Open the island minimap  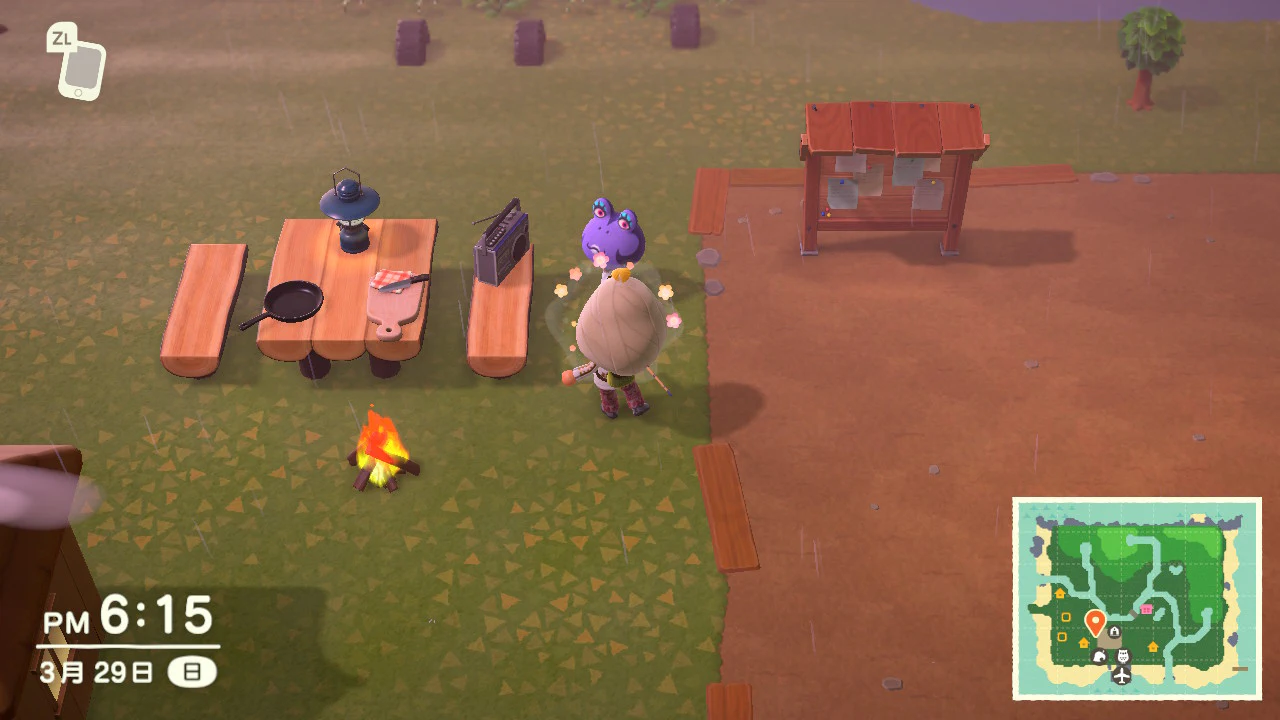pos(1136,598)
